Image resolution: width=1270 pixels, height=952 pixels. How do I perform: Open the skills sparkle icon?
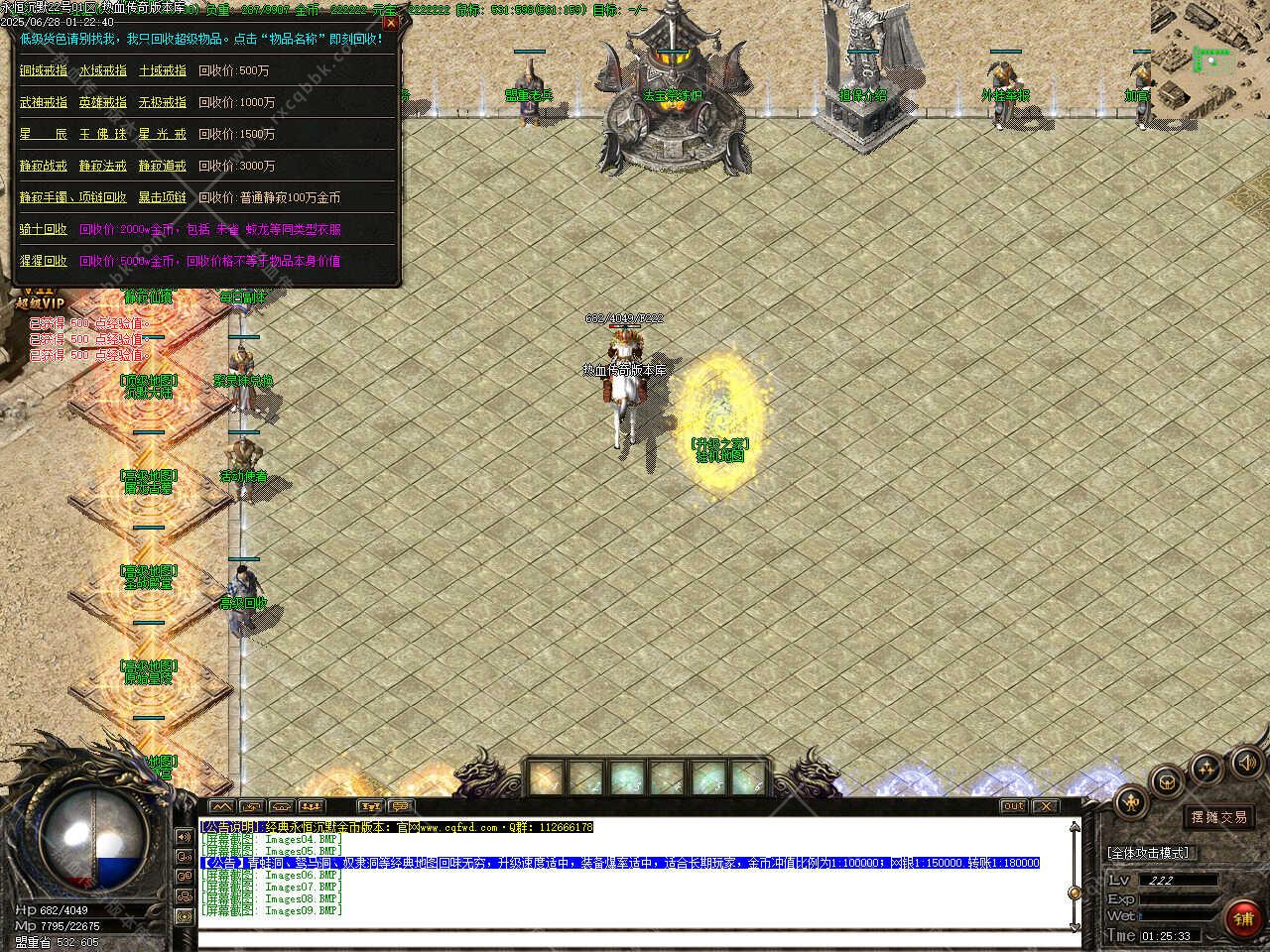tap(1206, 767)
